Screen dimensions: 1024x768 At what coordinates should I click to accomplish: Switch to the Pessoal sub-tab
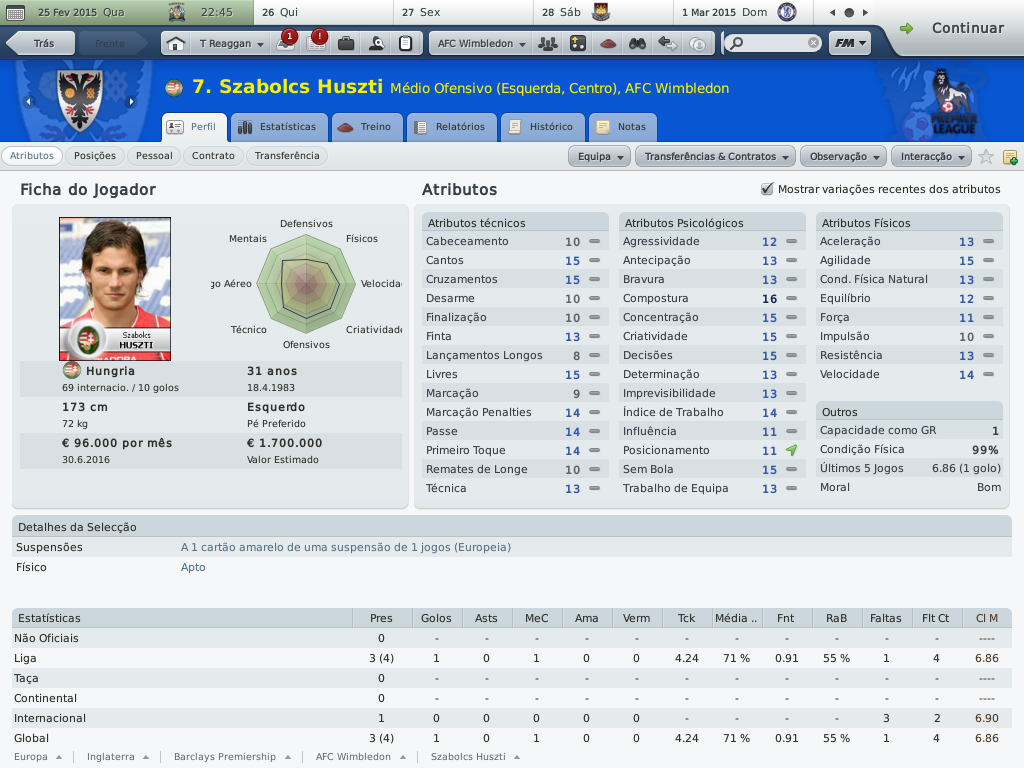click(x=154, y=156)
